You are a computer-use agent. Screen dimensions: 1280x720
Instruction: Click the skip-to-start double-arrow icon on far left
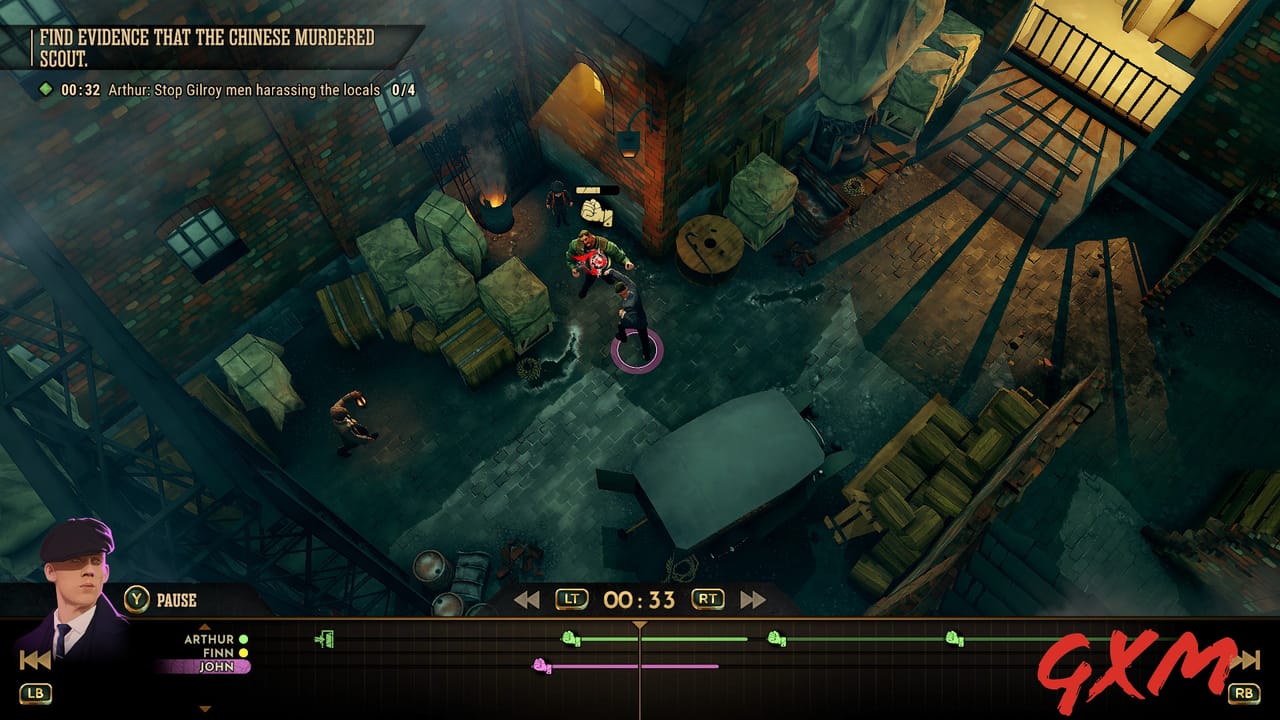point(34,660)
